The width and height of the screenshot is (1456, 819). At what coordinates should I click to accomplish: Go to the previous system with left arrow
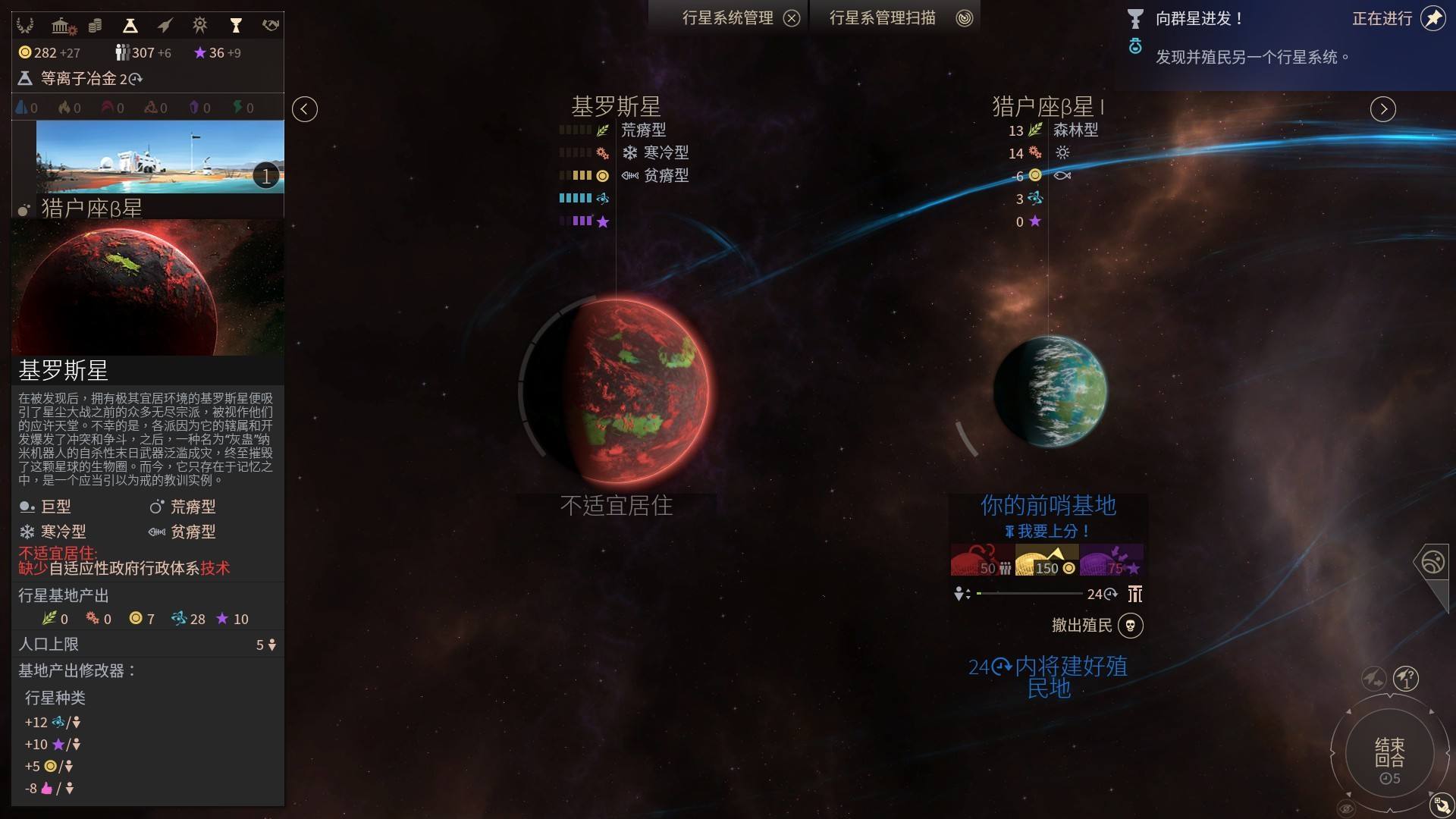click(305, 109)
